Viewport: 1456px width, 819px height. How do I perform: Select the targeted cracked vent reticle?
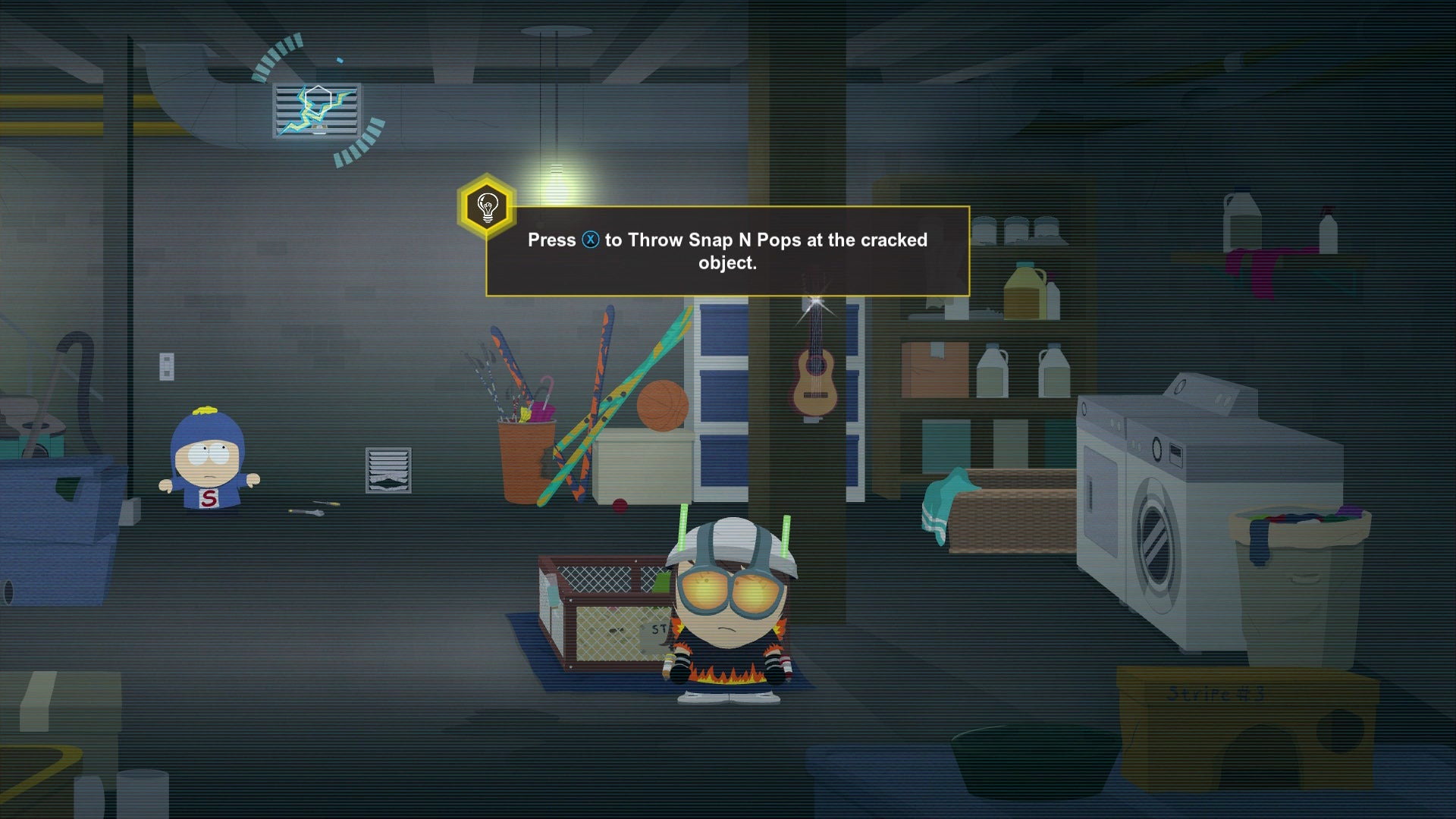pyautogui.click(x=318, y=109)
